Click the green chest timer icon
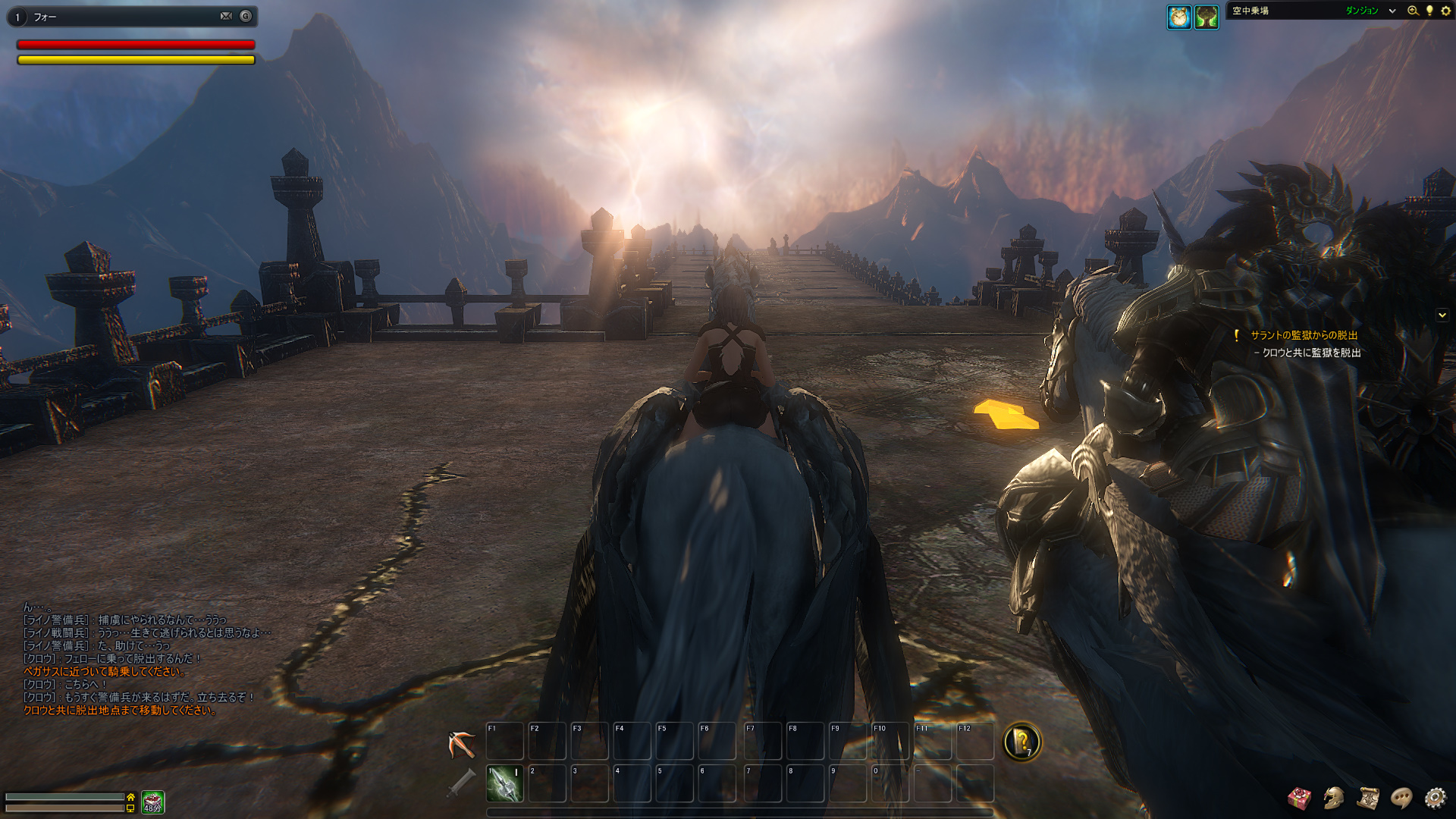Image resolution: width=1456 pixels, height=819 pixels. 152,802
